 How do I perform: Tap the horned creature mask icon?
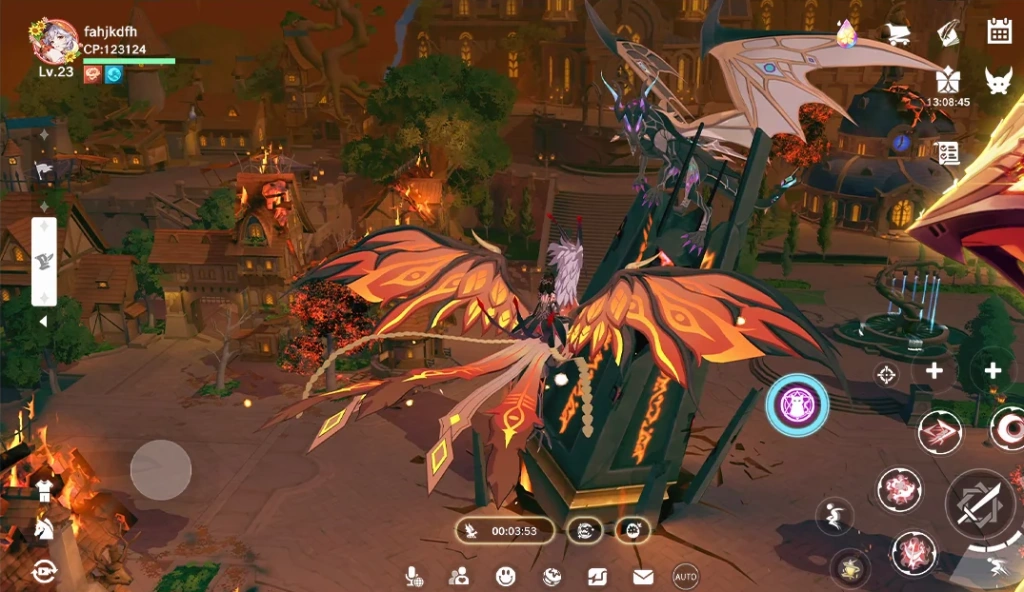click(x=998, y=81)
